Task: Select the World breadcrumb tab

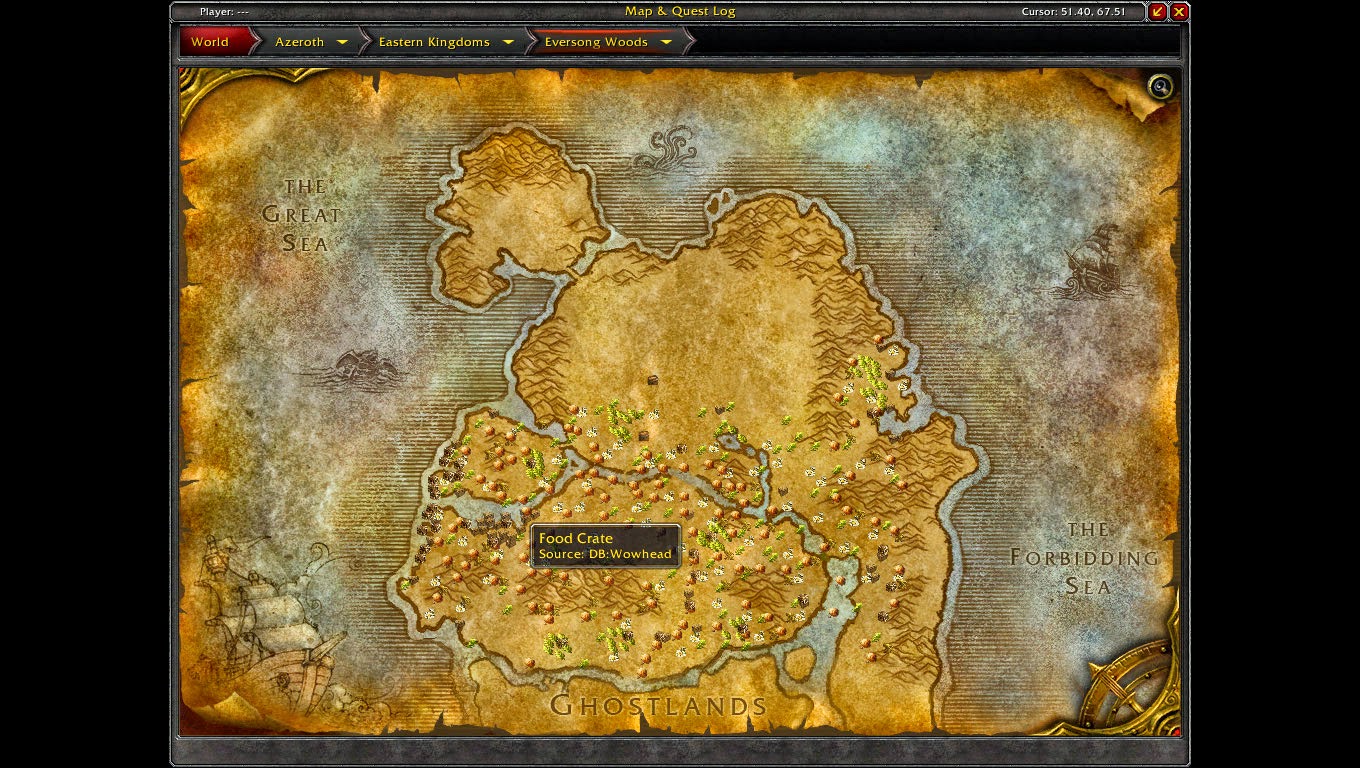Action: [210, 41]
